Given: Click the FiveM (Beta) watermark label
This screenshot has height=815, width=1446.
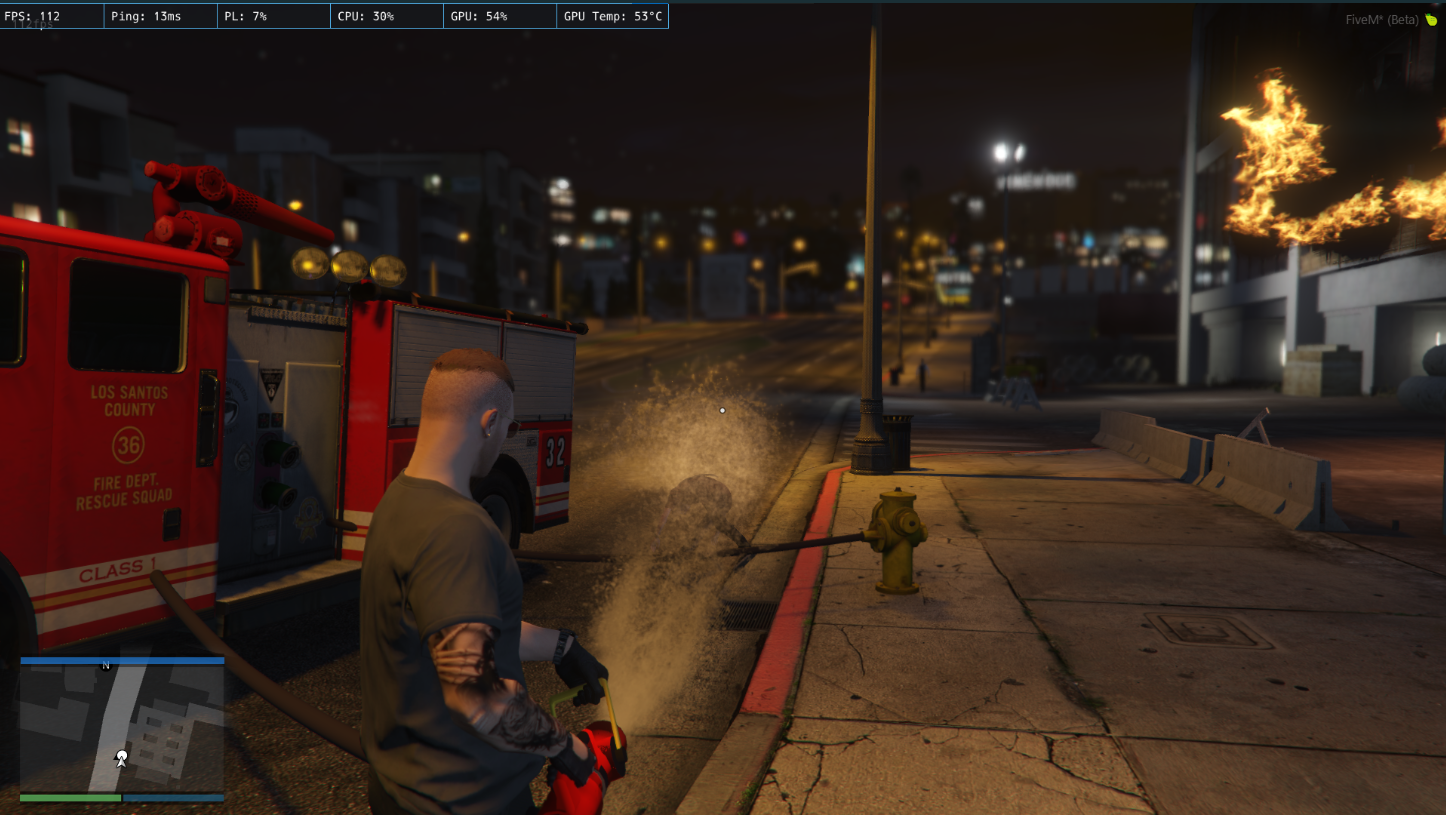Looking at the screenshot, I should [x=1382, y=19].
